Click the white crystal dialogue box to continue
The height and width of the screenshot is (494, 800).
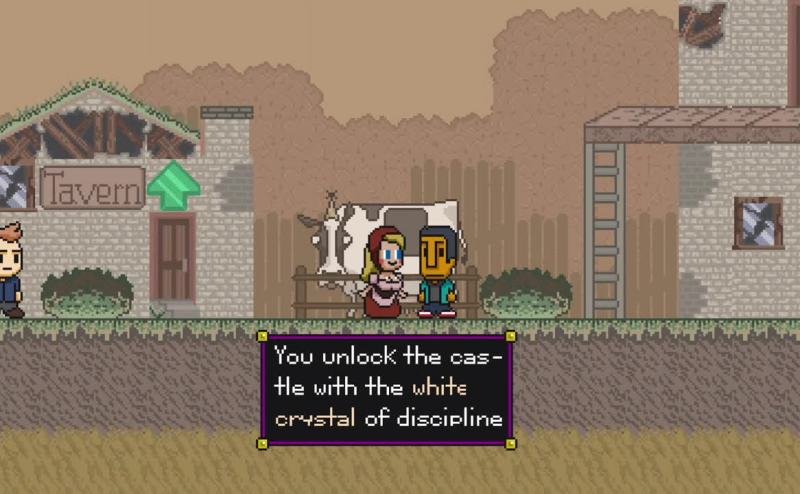[x=387, y=387]
